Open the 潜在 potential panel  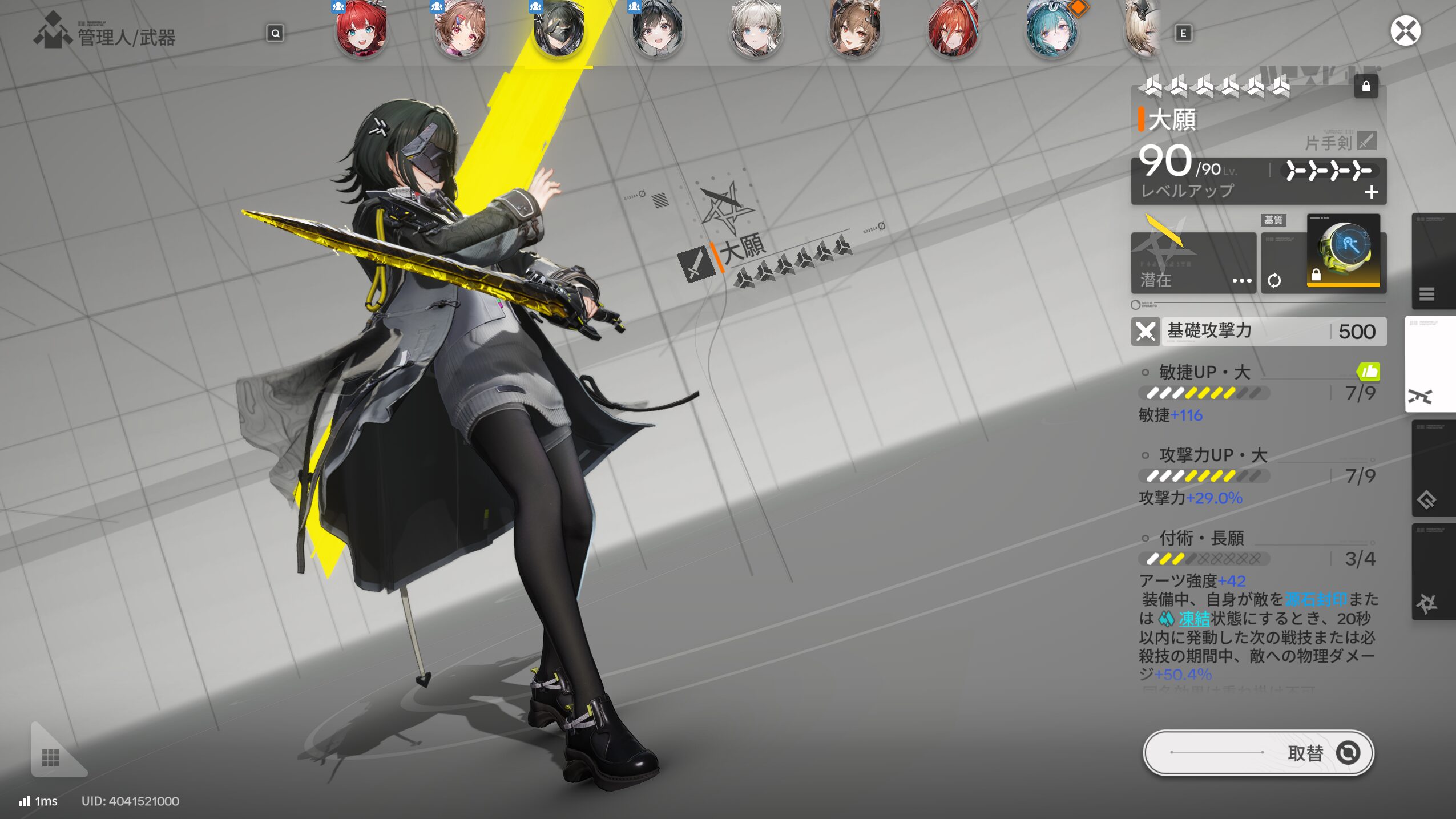pyautogui.click(x=1193, y=264)
